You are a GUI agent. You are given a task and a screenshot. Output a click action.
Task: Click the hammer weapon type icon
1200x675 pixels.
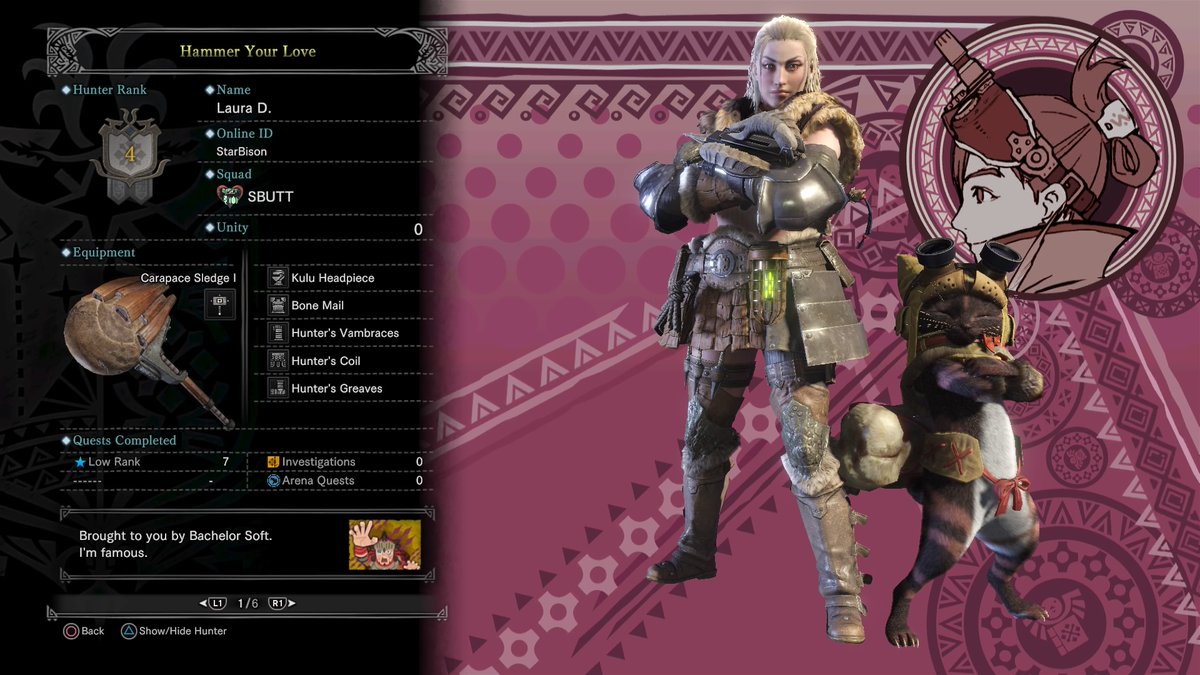[219, 303]
